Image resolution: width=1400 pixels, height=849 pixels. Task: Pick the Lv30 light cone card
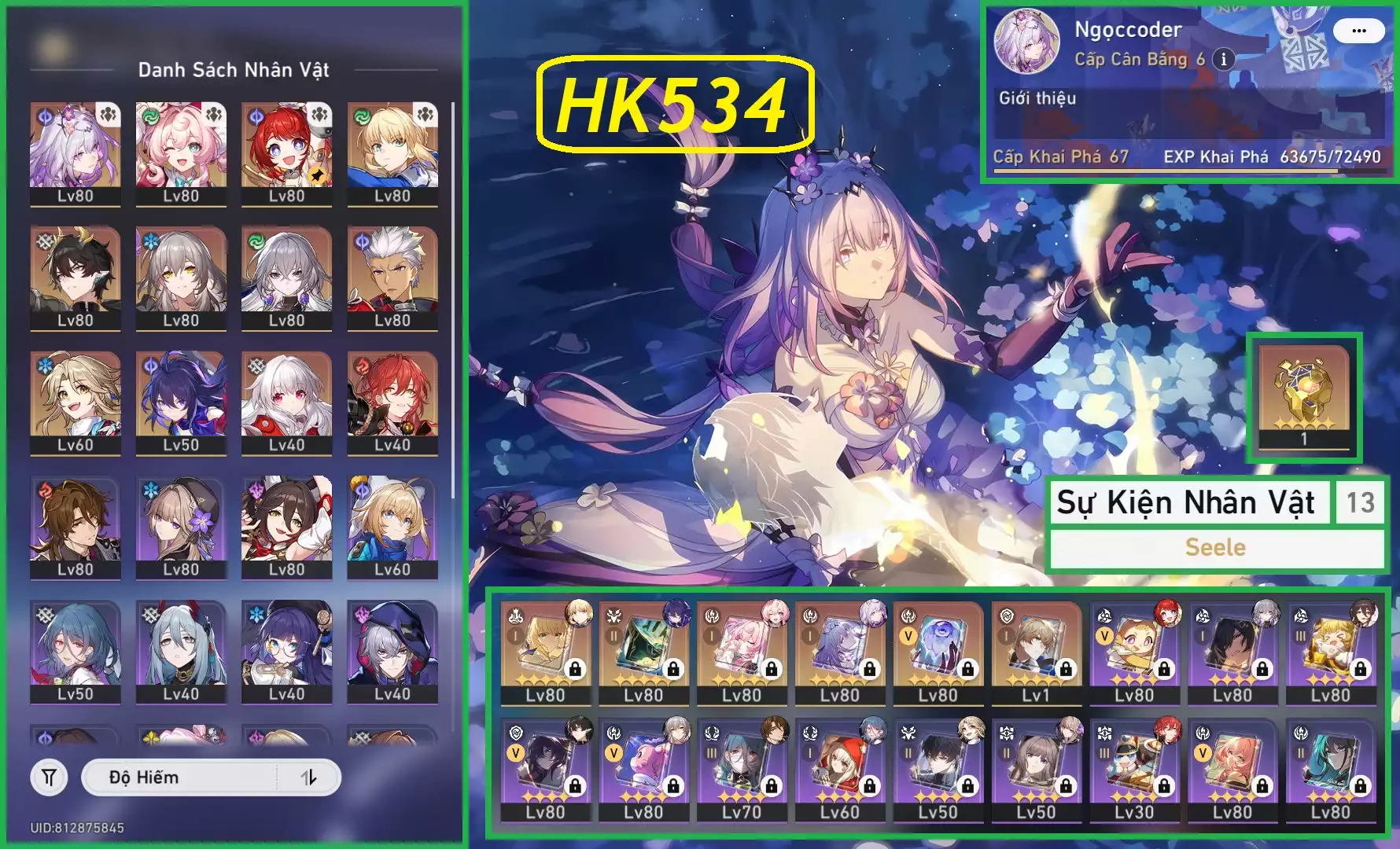[x=1133, y=770]
